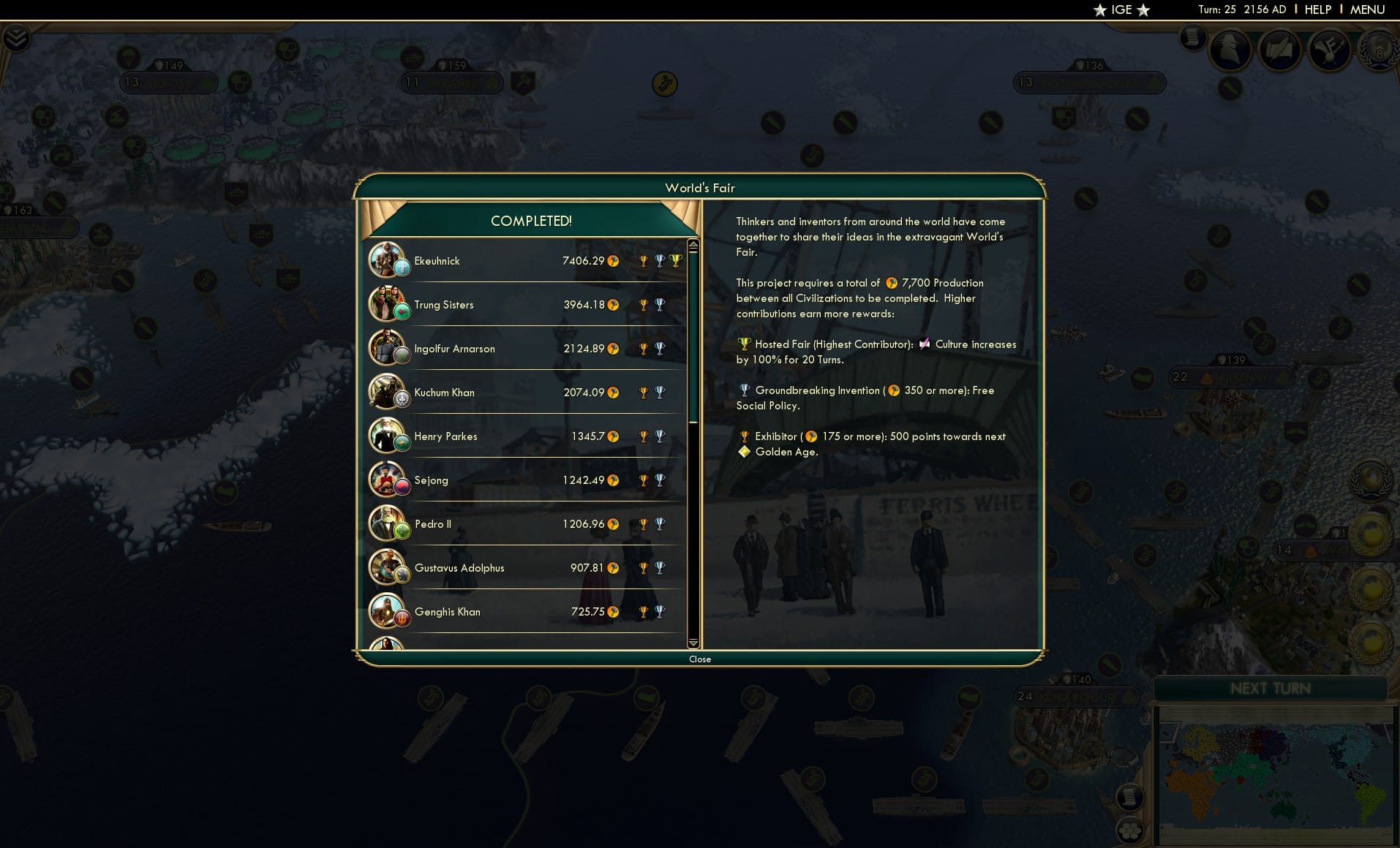Click the Golden Age diamond icon in rewards
Viewport: 1400px width, 848px height.
[745, 452]
